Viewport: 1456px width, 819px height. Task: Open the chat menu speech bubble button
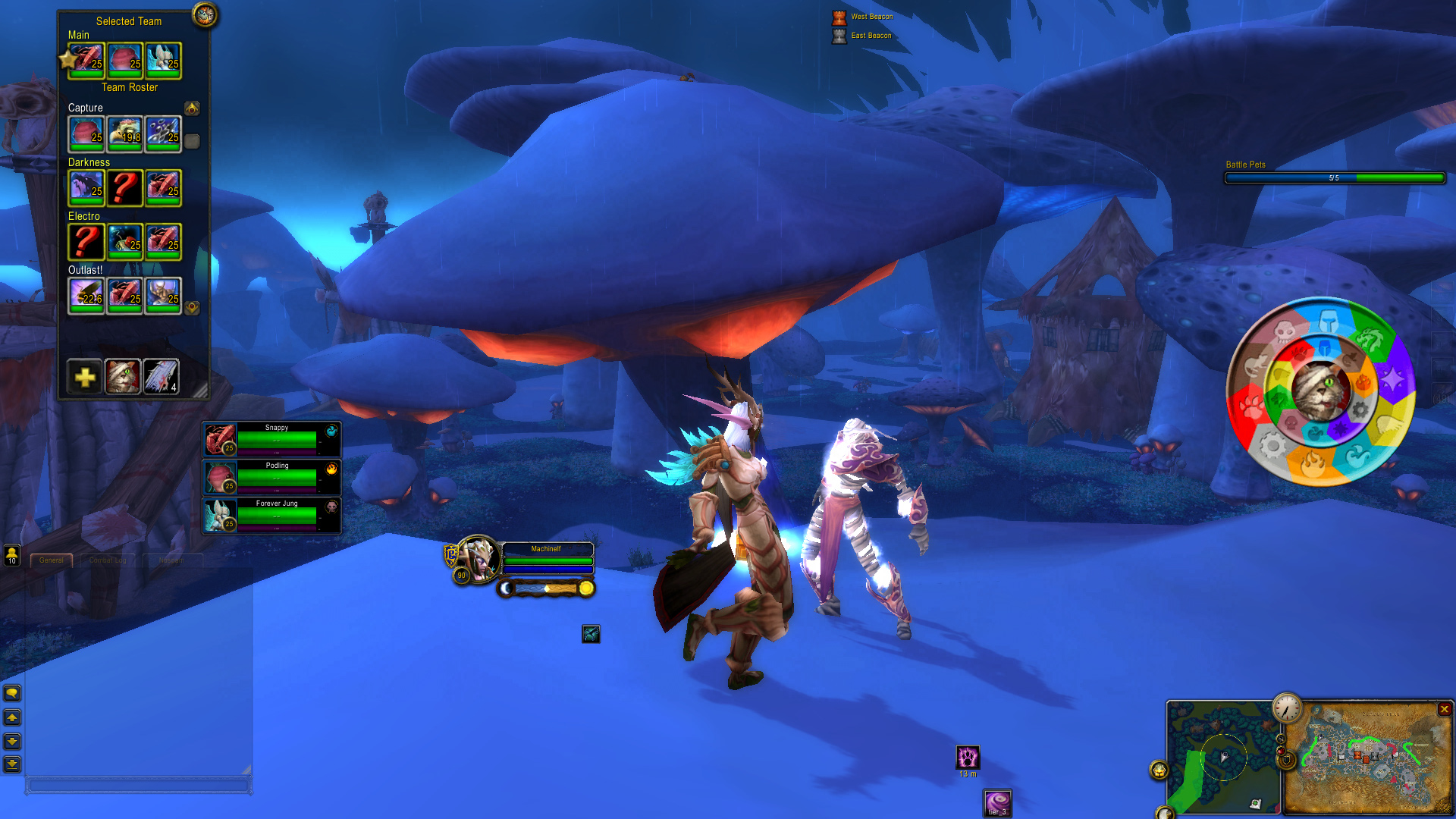coord(12,693)
